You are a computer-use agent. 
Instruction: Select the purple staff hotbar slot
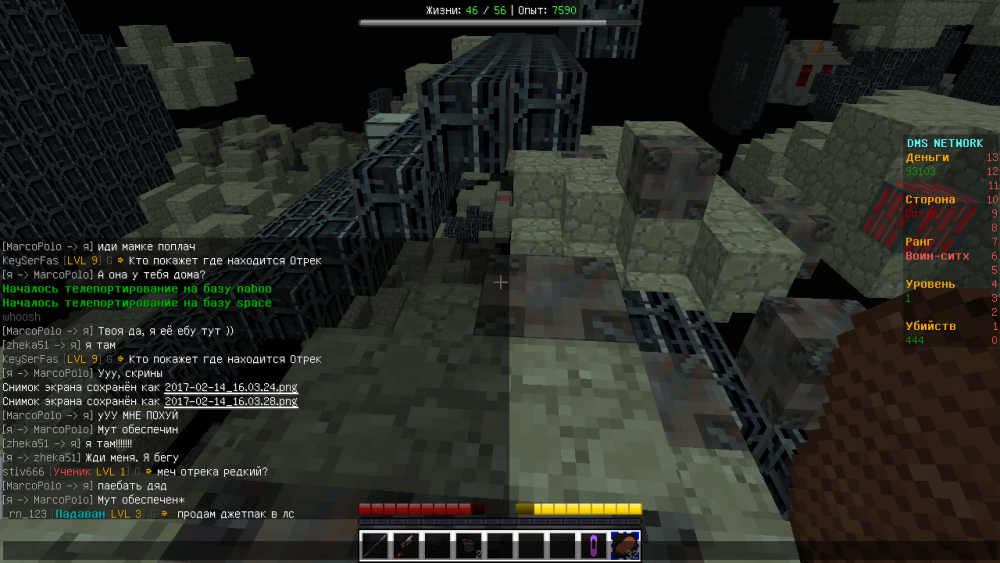point(375,546)
